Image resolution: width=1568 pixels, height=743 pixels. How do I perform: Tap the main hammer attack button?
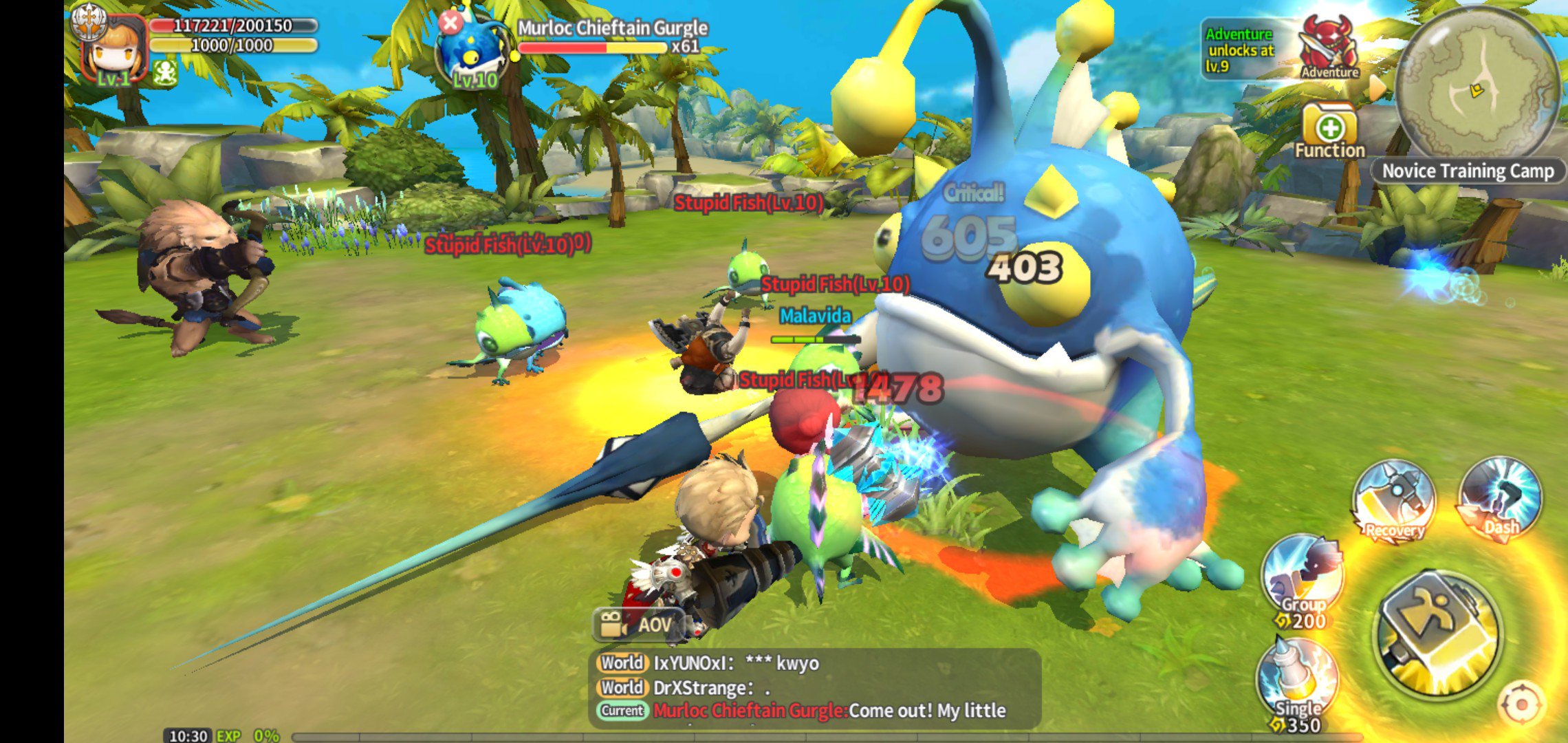(1439, 633)
